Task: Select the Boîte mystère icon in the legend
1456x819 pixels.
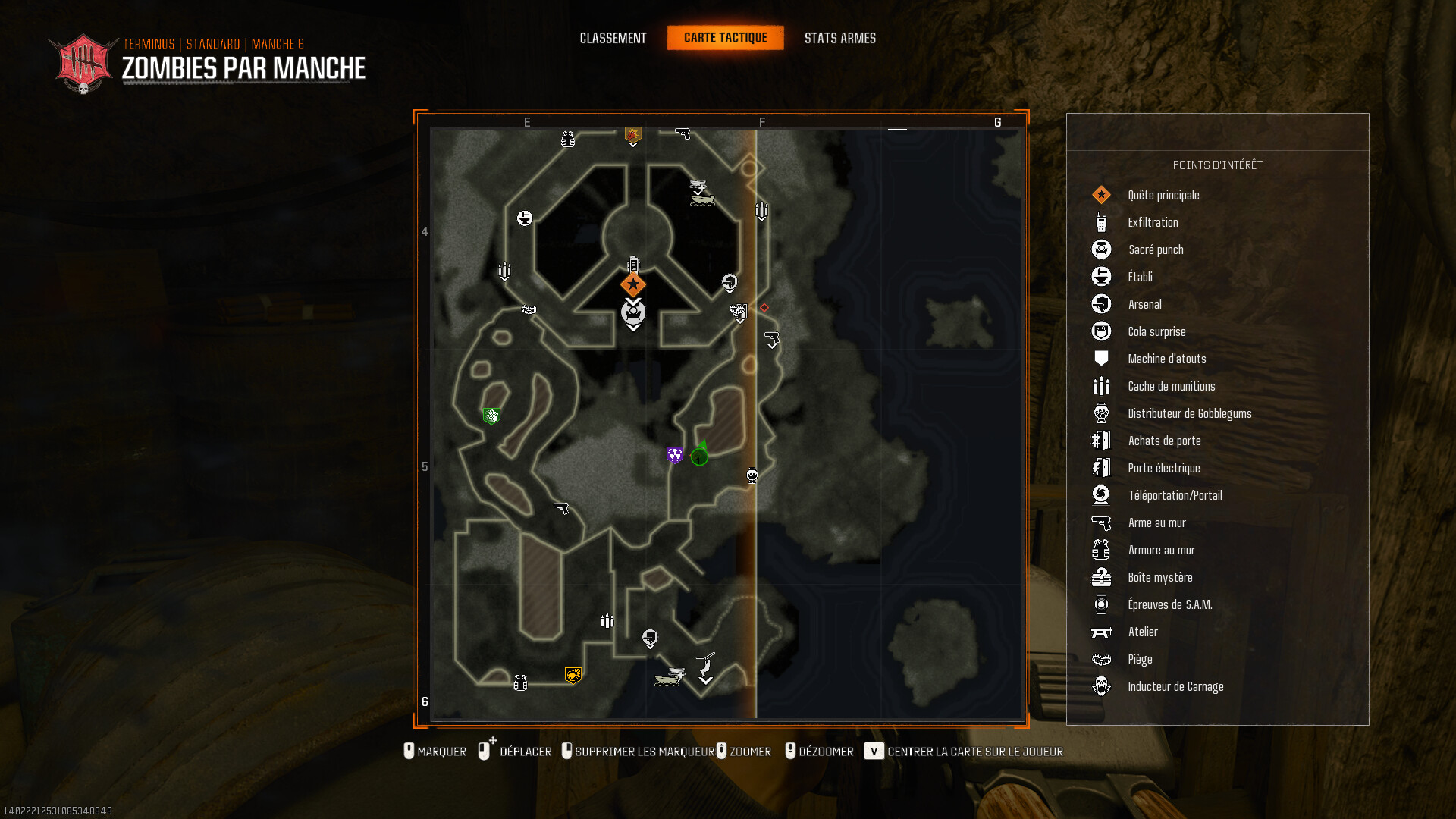Action: (x=1102, y=577)
